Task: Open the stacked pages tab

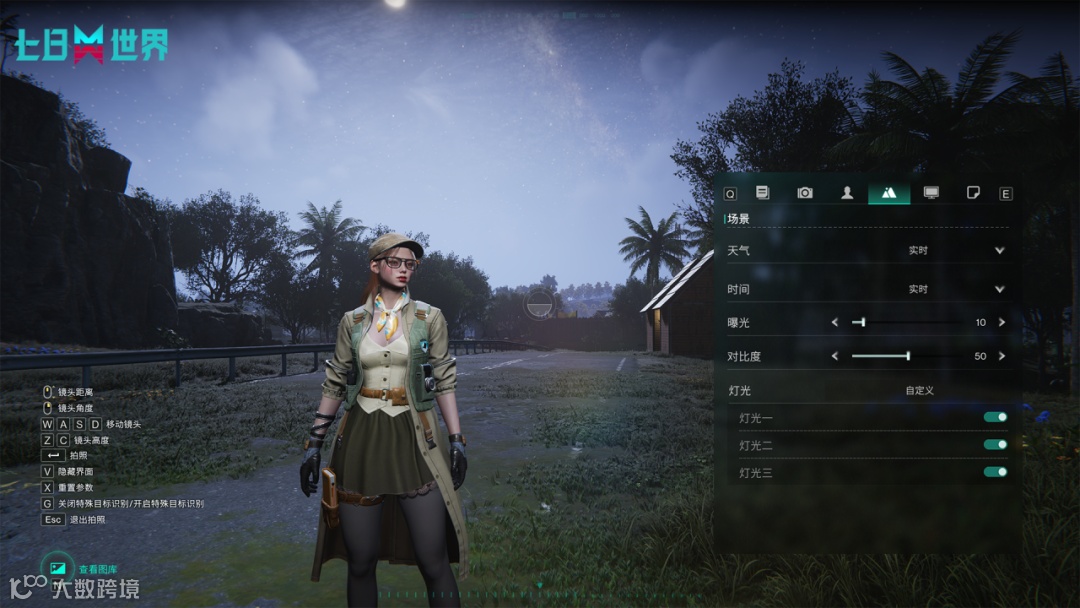Action: click(763, 193)
